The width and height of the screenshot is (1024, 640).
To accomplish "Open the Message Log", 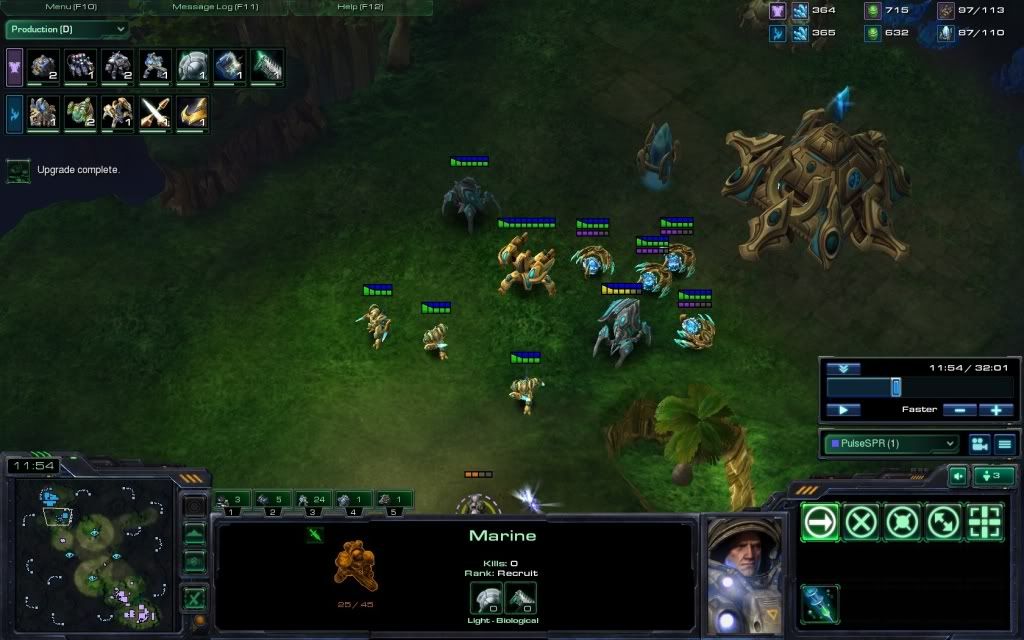I will coord(216,7).
